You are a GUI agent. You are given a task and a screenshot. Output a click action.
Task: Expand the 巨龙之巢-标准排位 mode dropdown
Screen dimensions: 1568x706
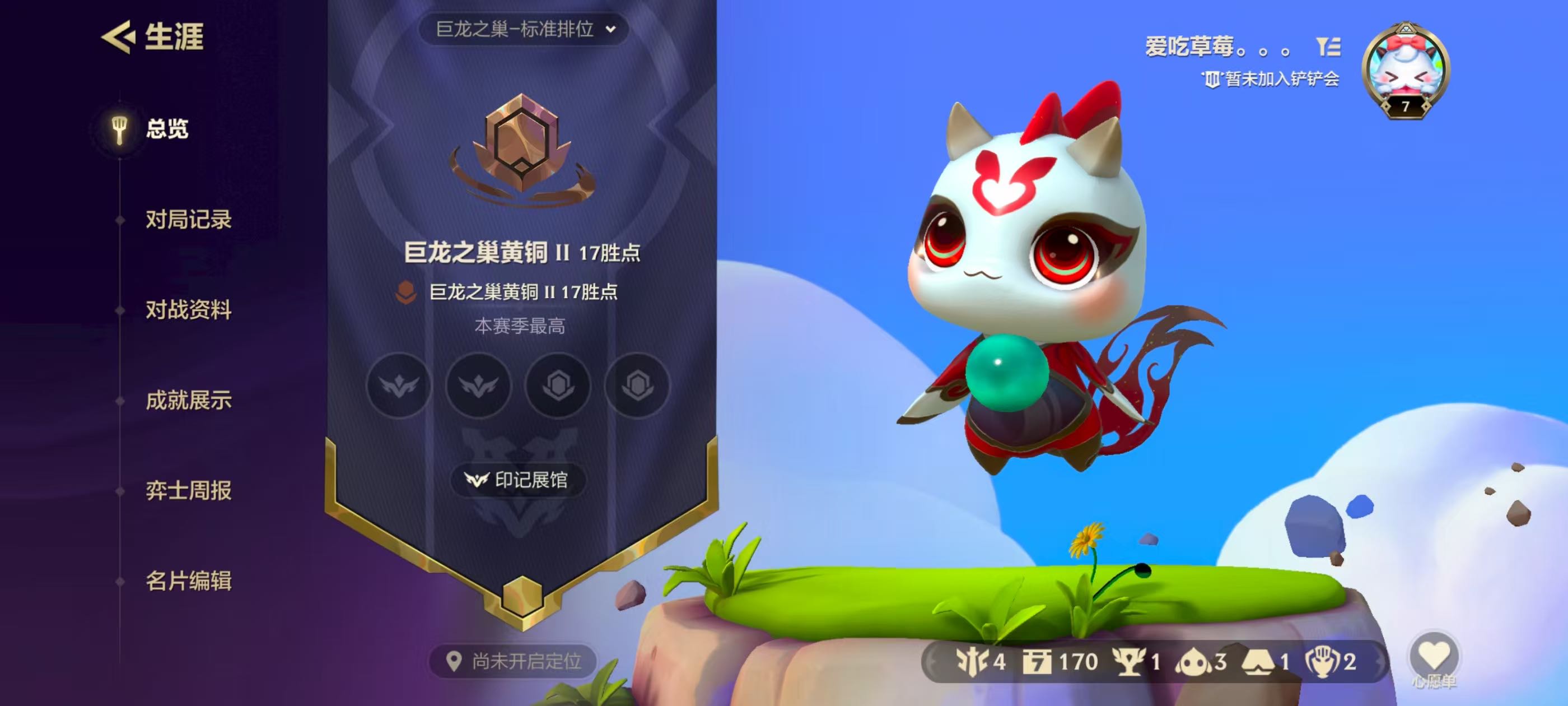pyautogui.click(x=524, y=29)
